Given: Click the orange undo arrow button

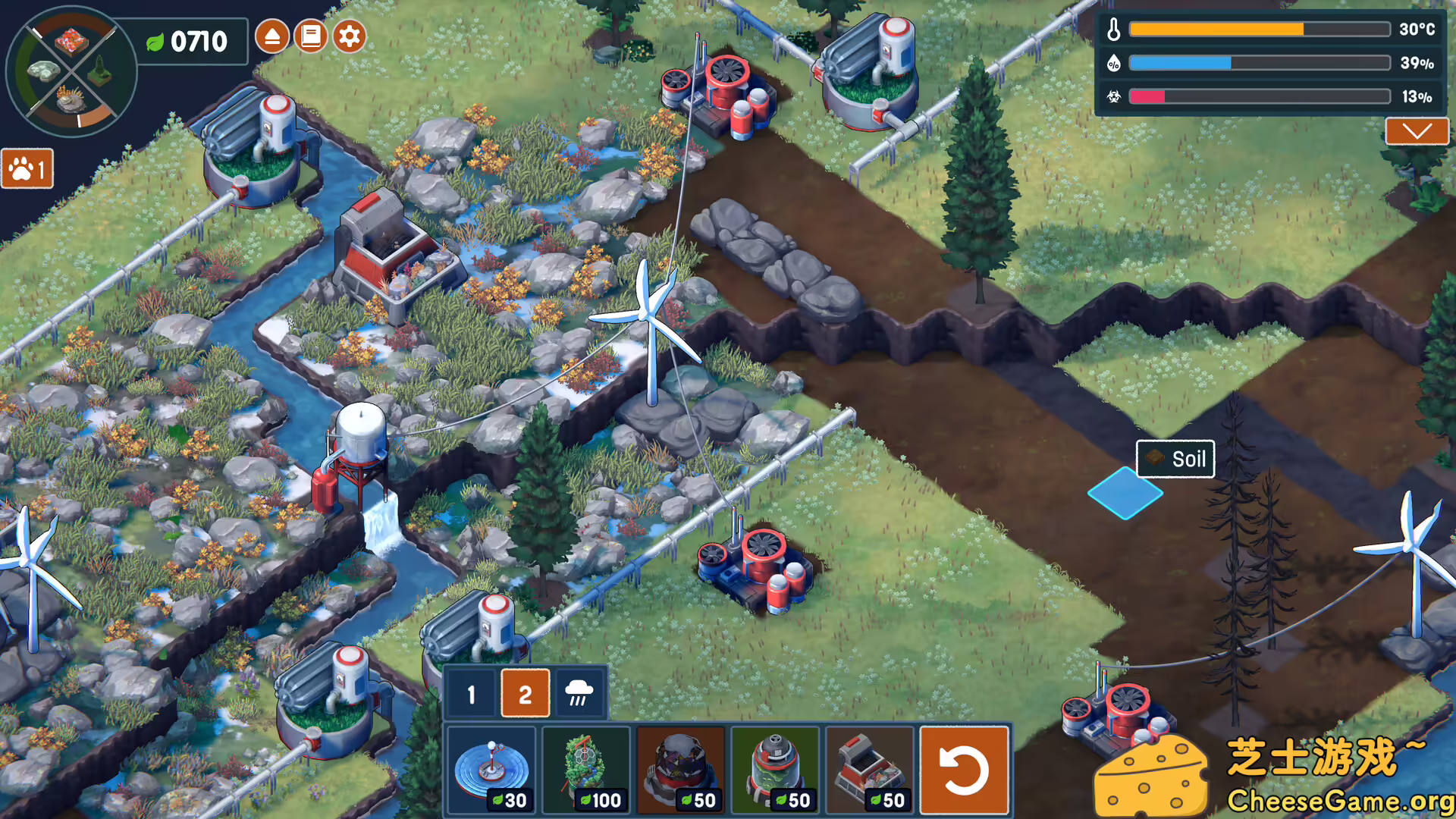Looking at the screenshot, I should coord(964,770).
